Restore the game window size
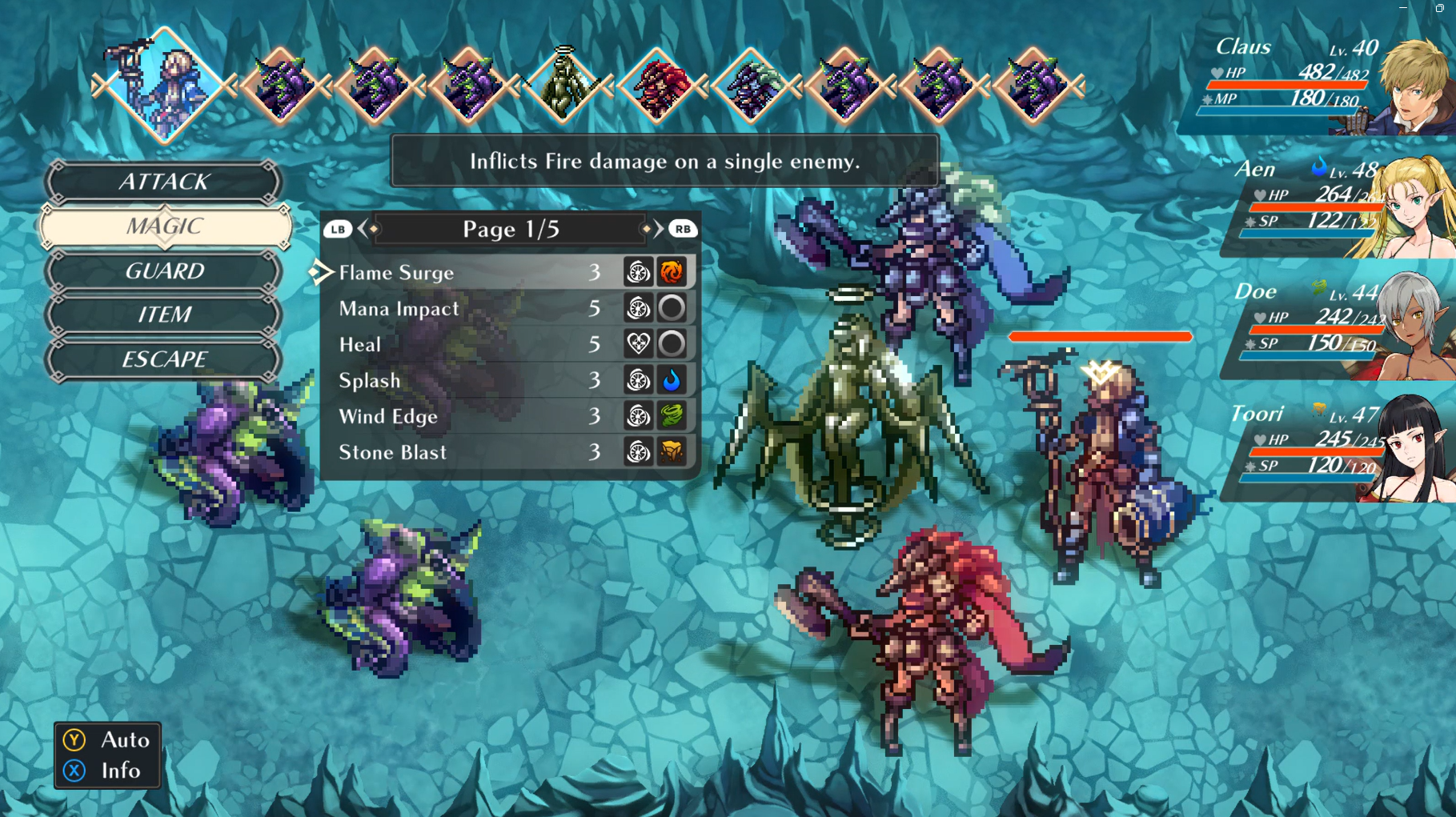1456x817 pixels. pos(1438,7)
